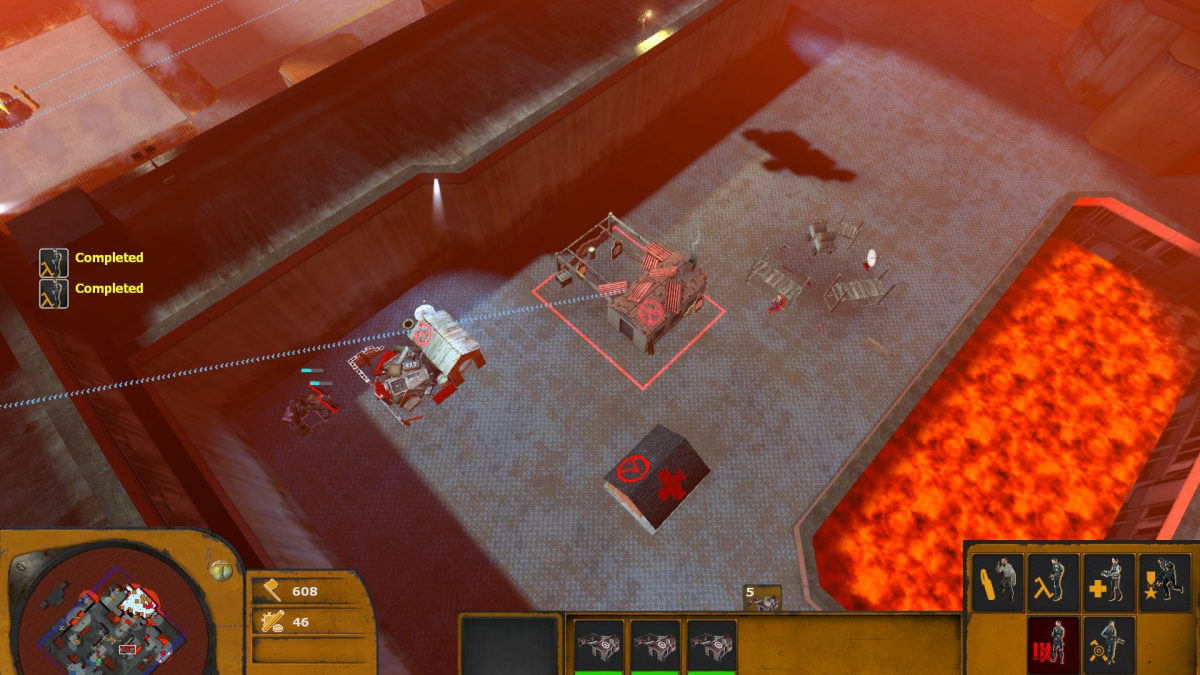
Task: Train the worker unit with bullet icon
Action: click(x=998, y=582)
